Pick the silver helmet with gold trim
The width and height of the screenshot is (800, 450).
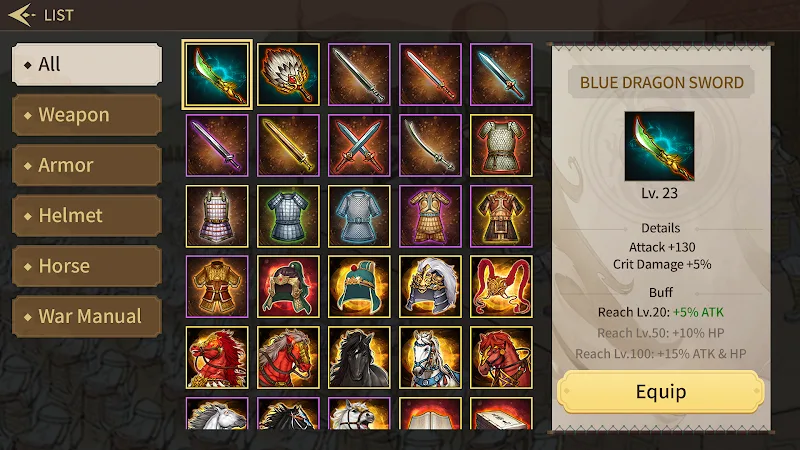pos(431,287)
